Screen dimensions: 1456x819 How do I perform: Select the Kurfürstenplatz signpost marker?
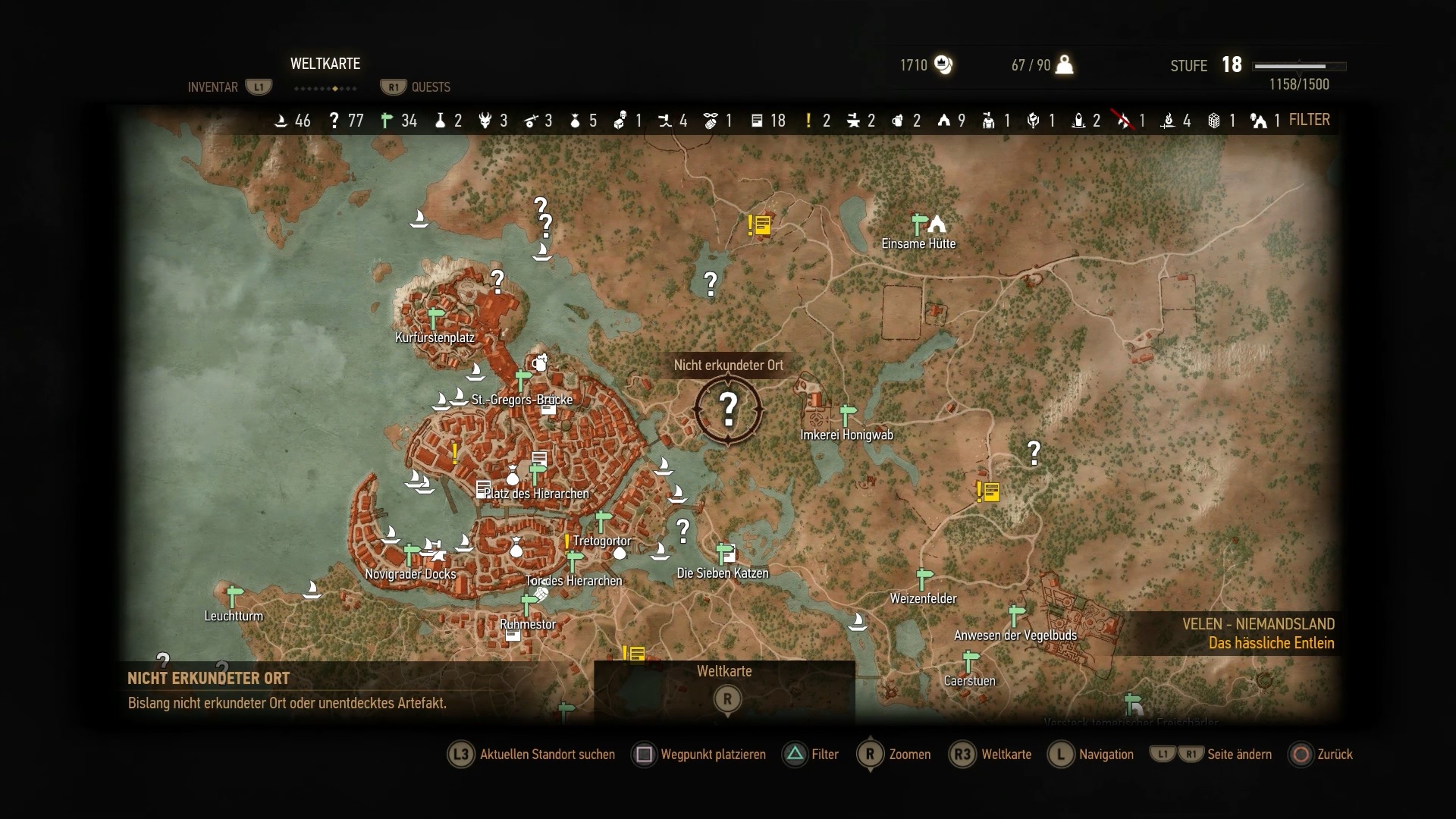435,318
